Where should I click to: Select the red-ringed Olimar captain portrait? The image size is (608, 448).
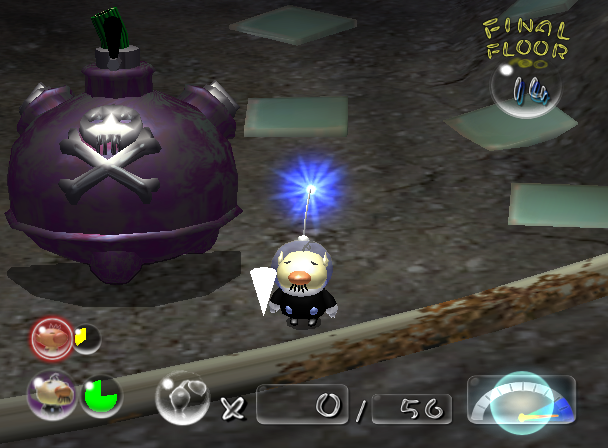[x=50, y=339]
